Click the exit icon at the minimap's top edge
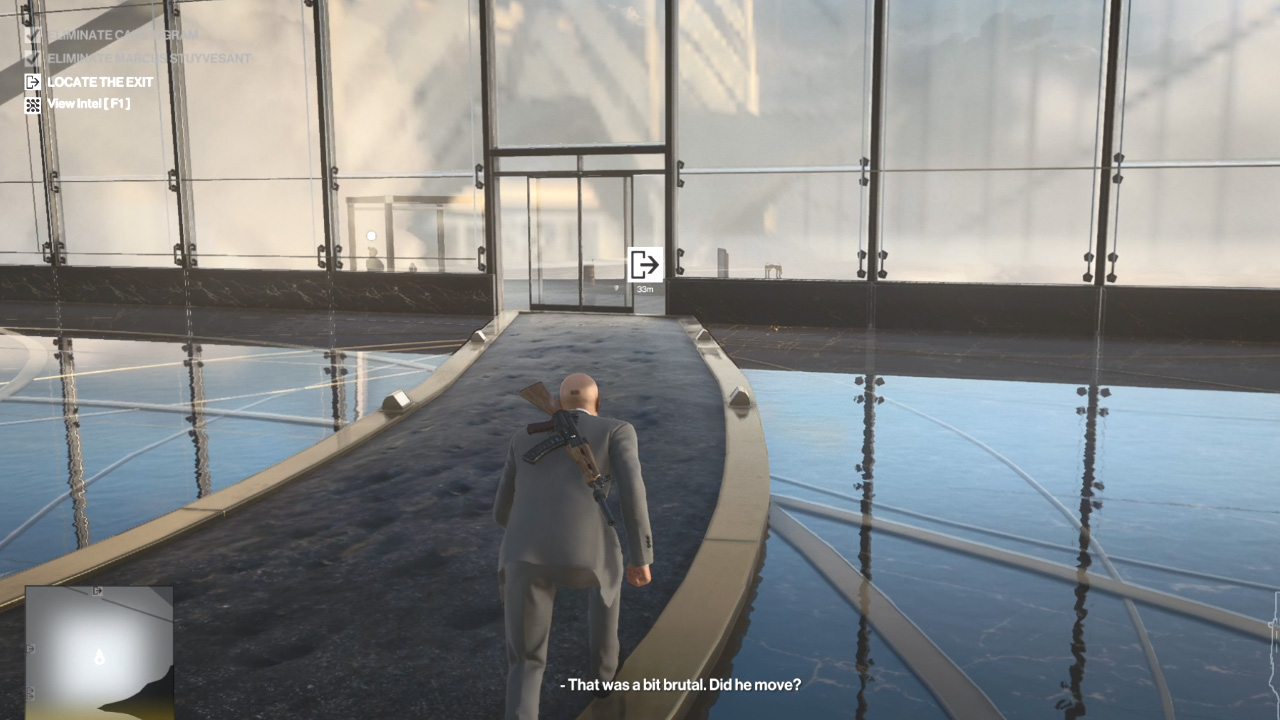Image resolution: width=1280 pixels, height=720 pixels. click(98, 589)
